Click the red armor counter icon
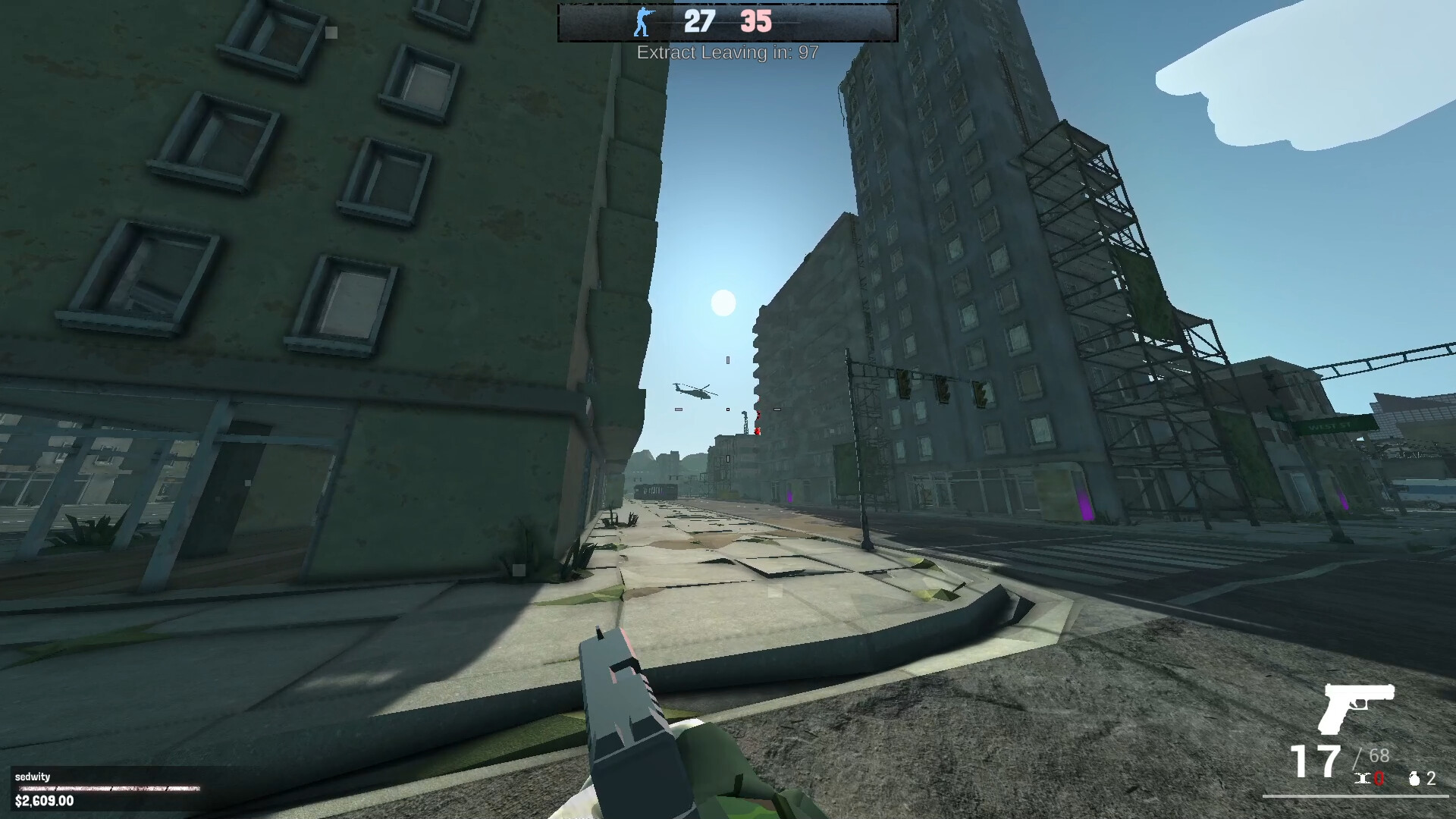 point(1362,778)
